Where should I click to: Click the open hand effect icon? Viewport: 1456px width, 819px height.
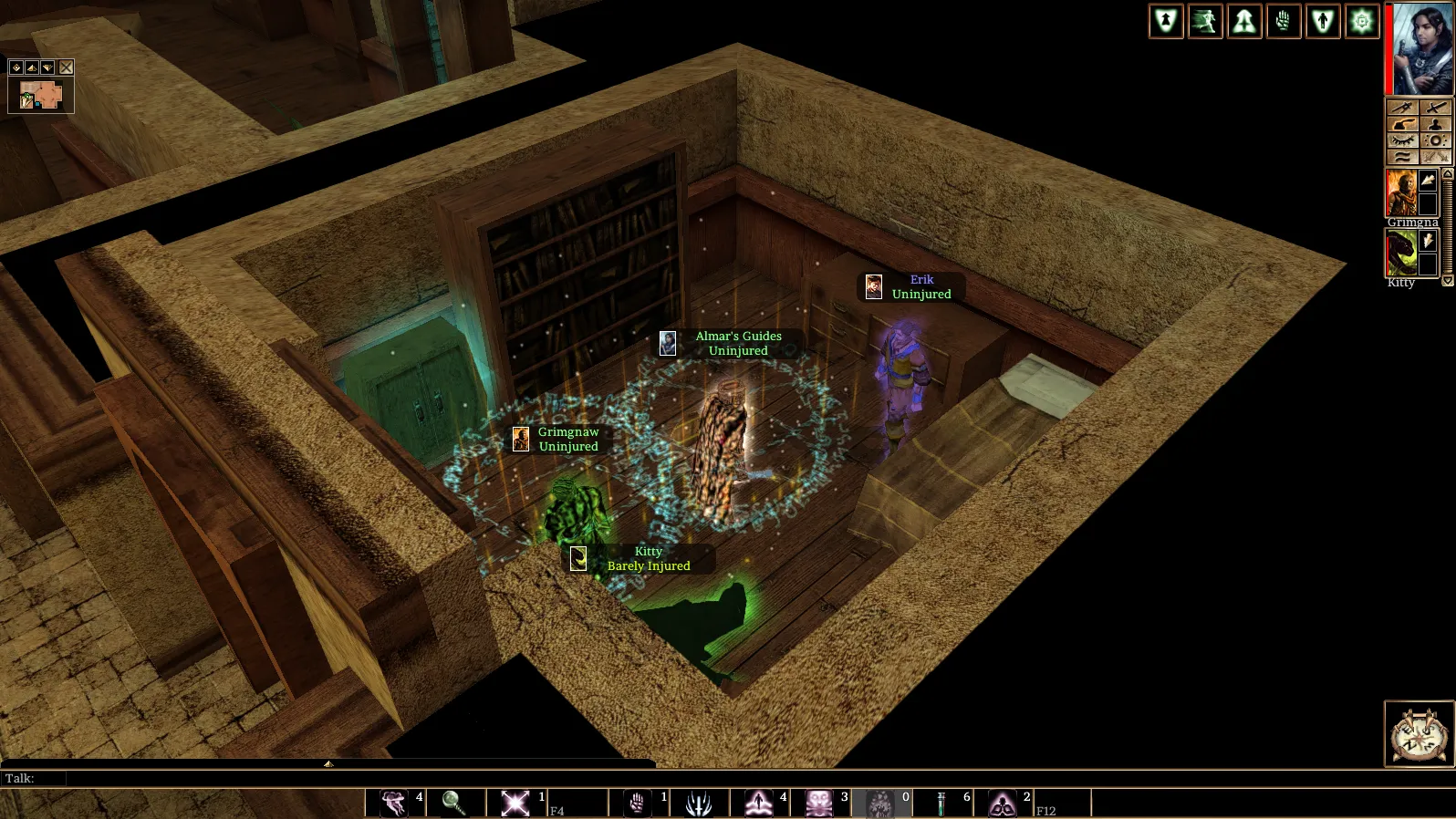1284,22
